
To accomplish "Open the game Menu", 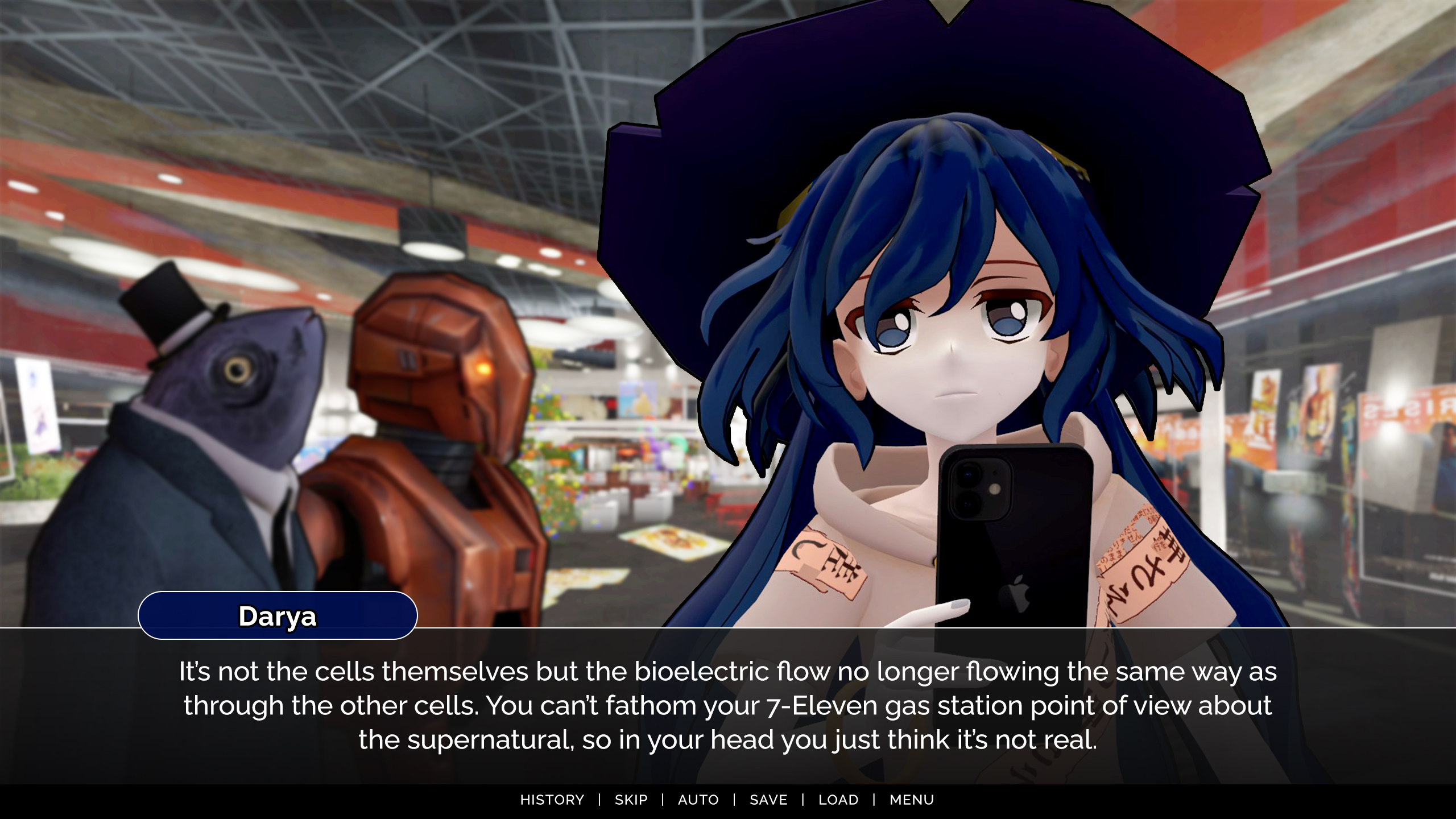I will (911, 800).
